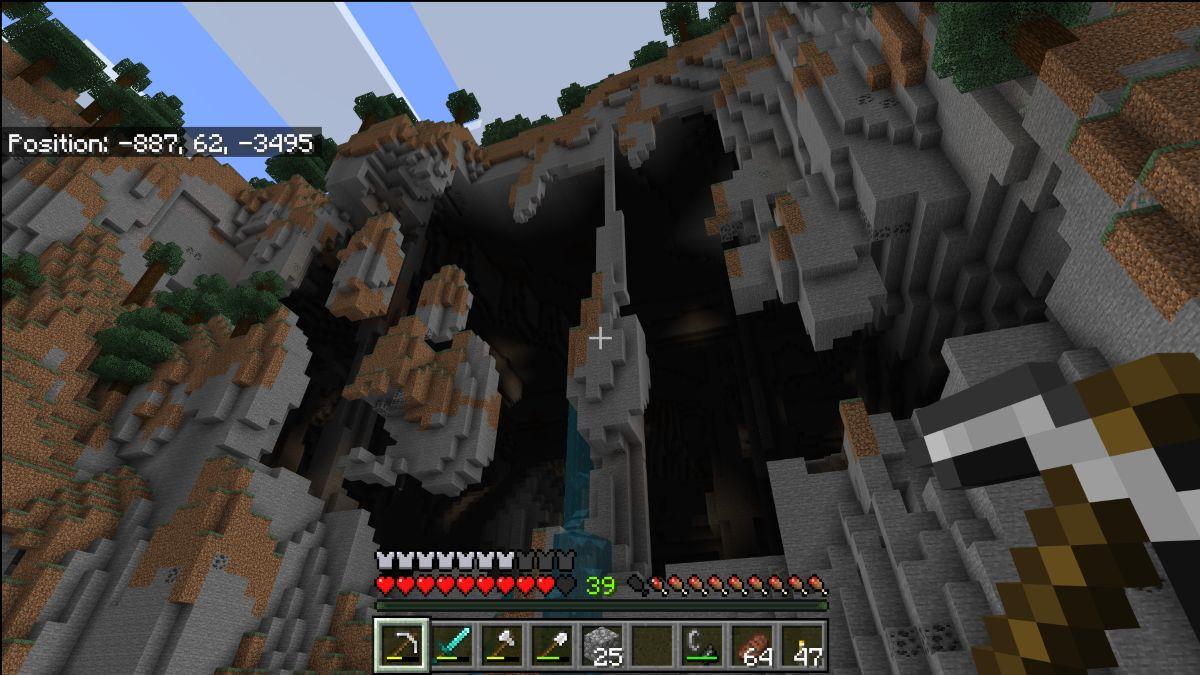The width and height of the screenshot is (1200, 675).
Task: Select the torch stack of 47
Action: point(802,645)
